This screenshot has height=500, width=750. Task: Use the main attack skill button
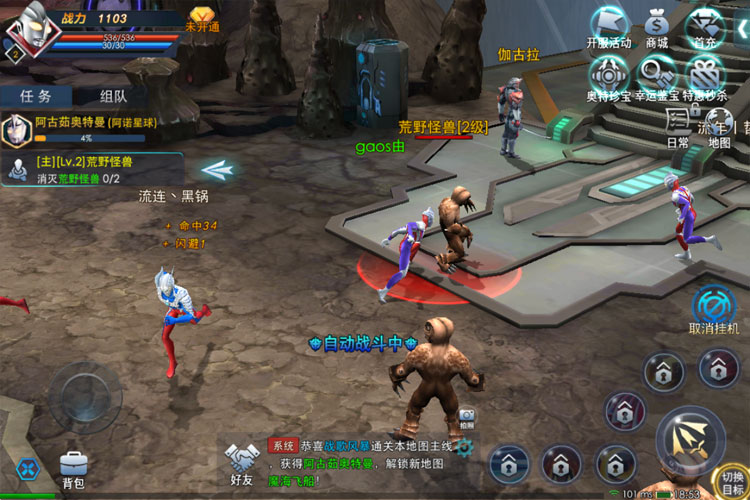690,438
